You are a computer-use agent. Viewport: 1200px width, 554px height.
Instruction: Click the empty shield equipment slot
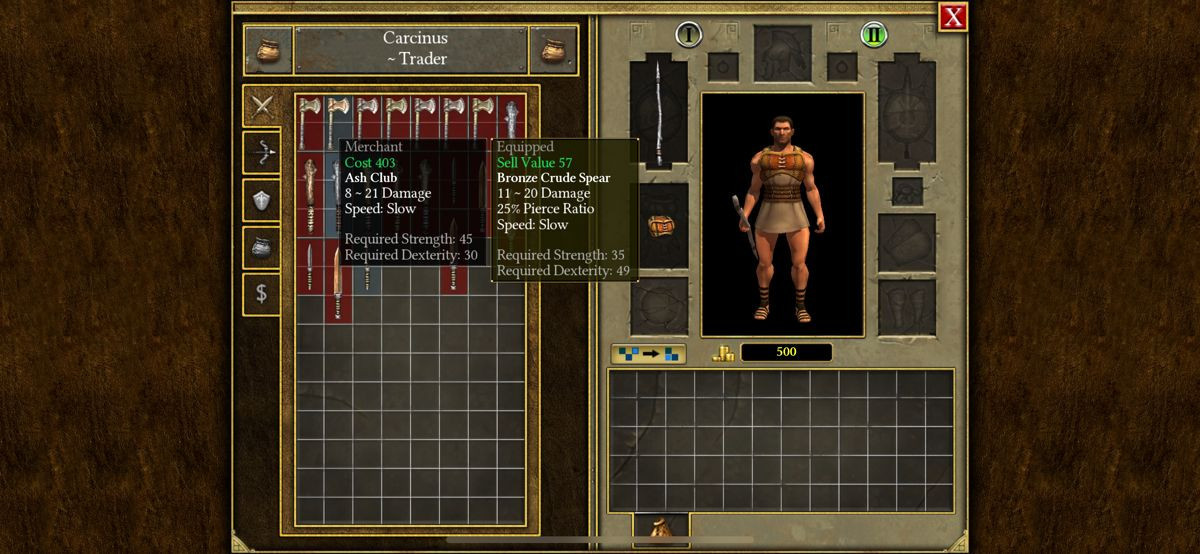coord(906,110)
